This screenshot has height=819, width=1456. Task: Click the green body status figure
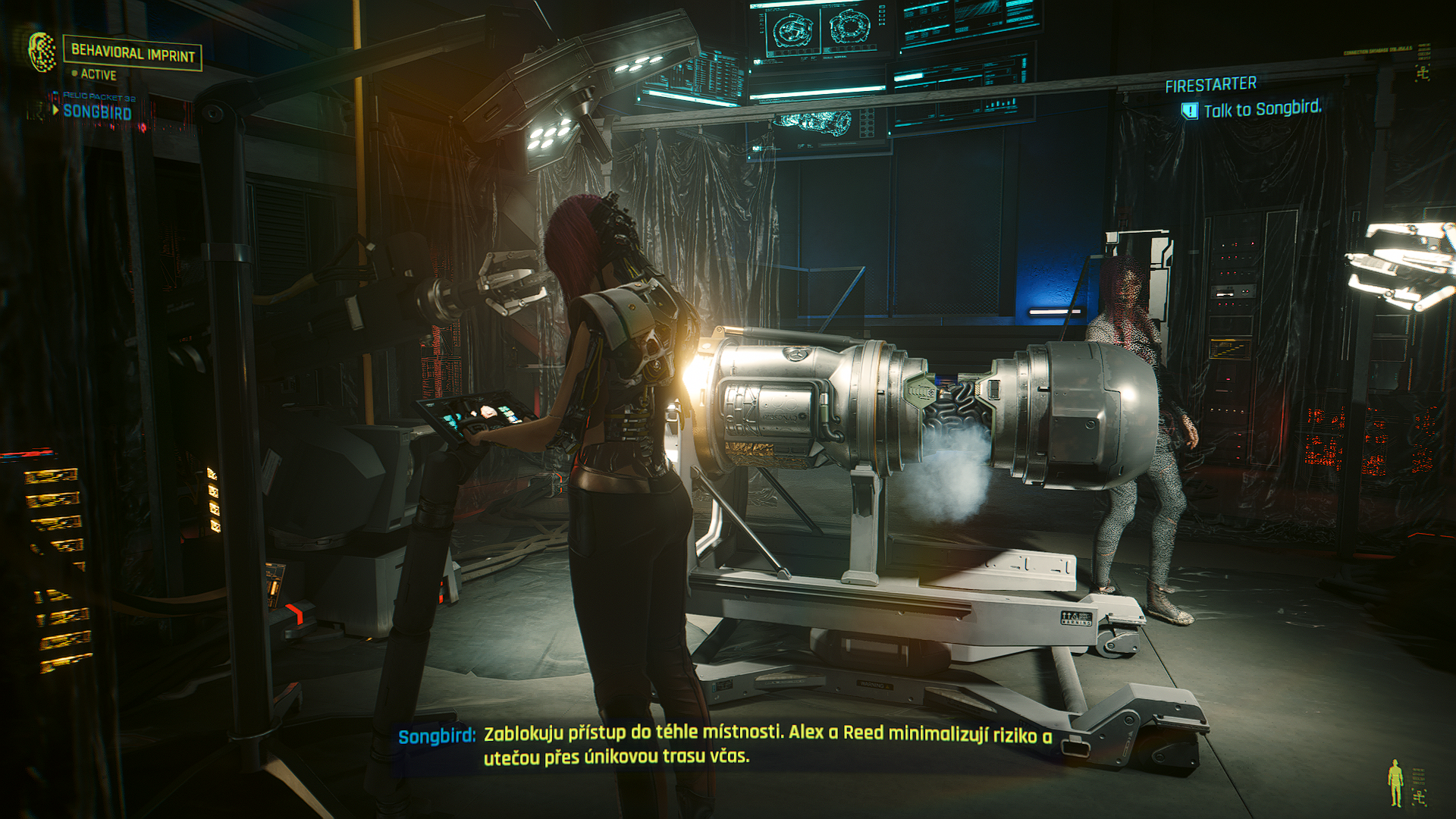click(1395, 783)
